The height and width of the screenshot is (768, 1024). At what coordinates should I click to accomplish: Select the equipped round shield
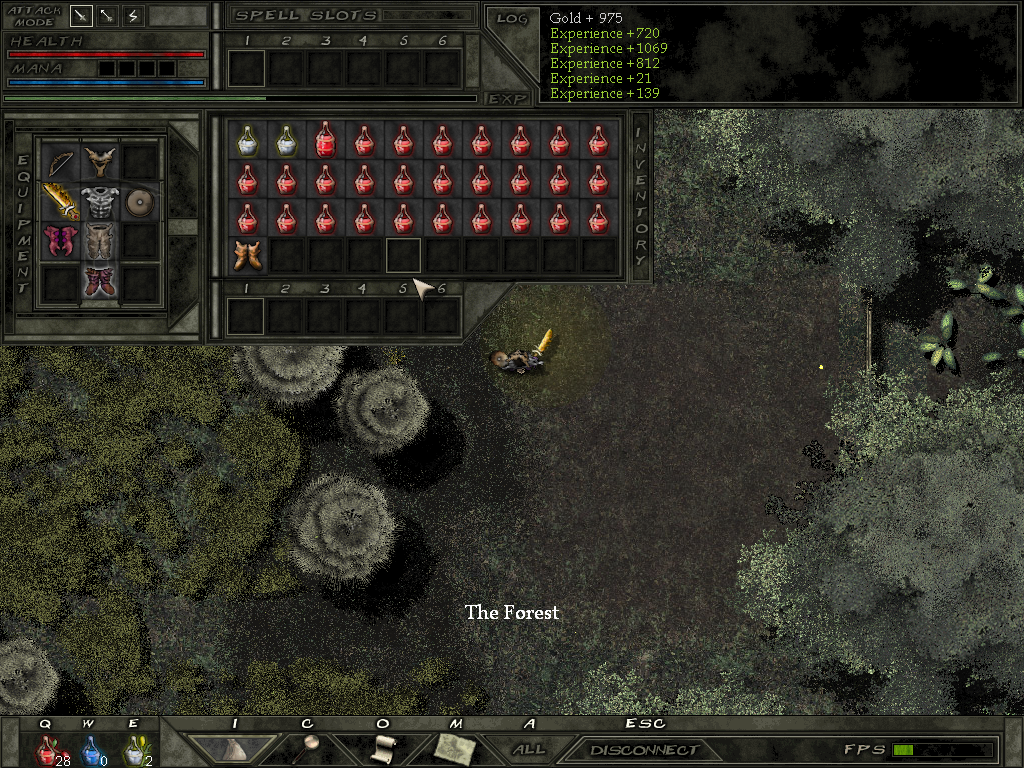[139, 202]
